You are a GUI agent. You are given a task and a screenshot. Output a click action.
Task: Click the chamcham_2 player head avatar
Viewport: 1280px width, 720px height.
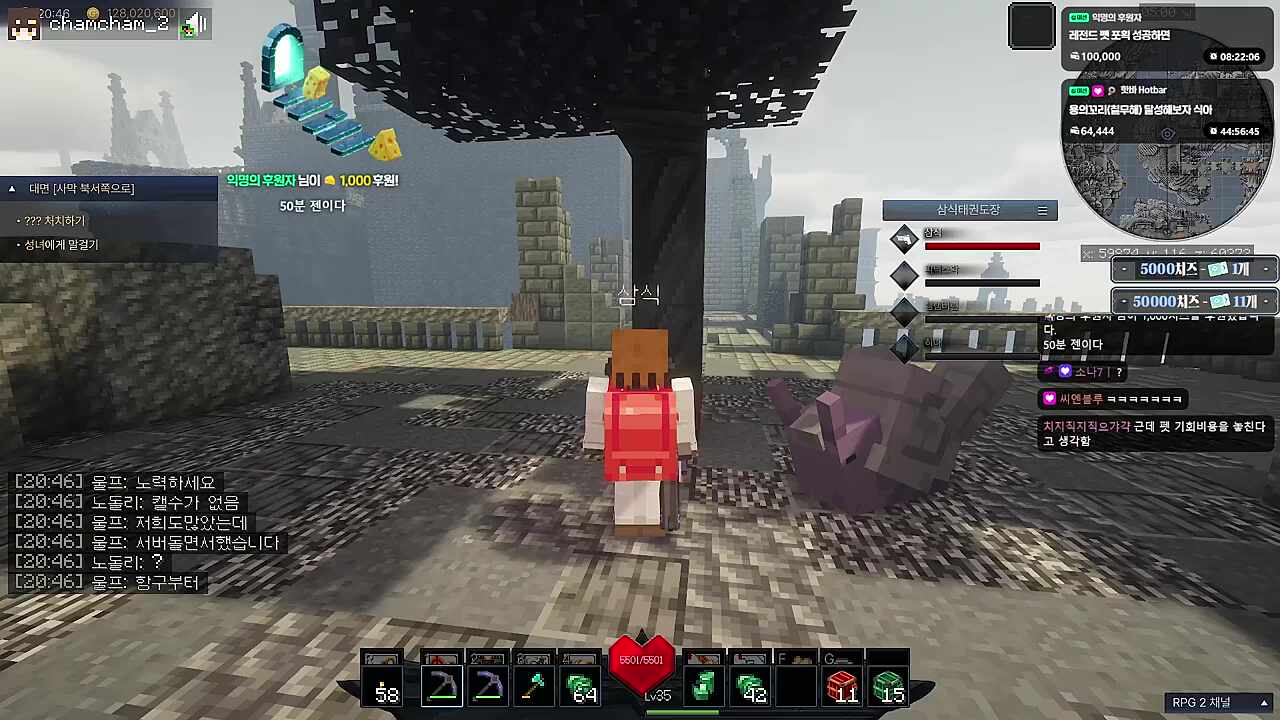click(23, 24)
